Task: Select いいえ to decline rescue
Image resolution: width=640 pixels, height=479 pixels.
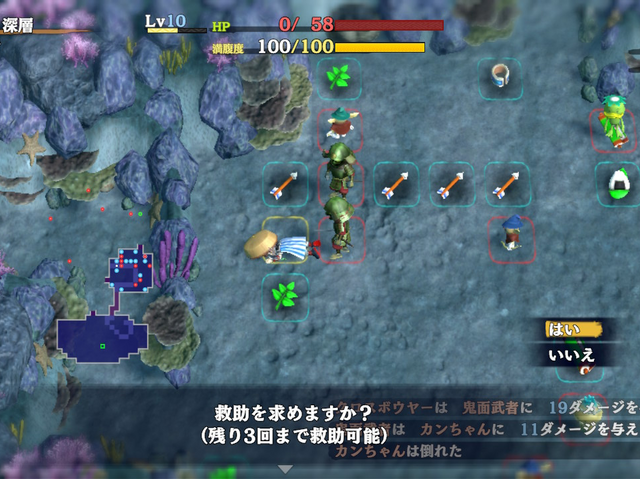Action: point(570,354)
